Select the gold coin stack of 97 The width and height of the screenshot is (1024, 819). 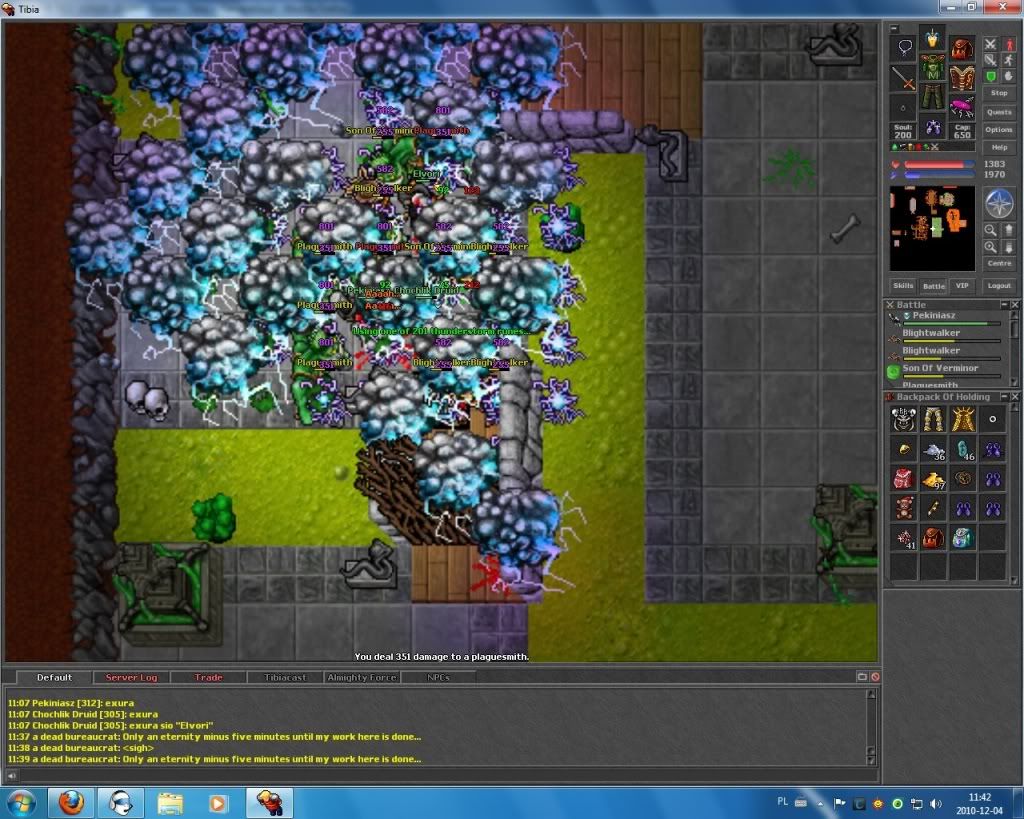935,478
